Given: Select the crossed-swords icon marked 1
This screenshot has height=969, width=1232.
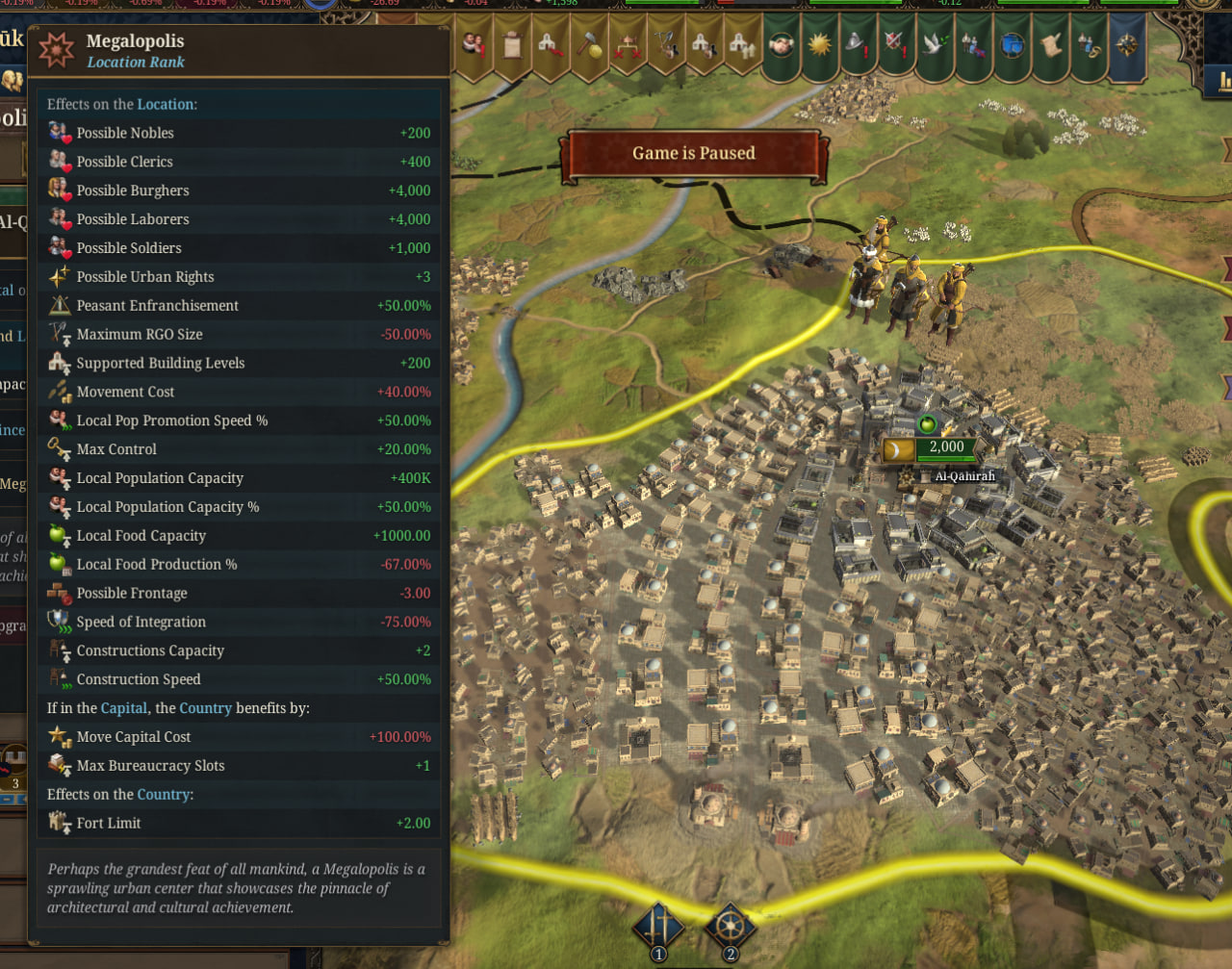Looking at the screenshot, I should (x=659, y=927).
